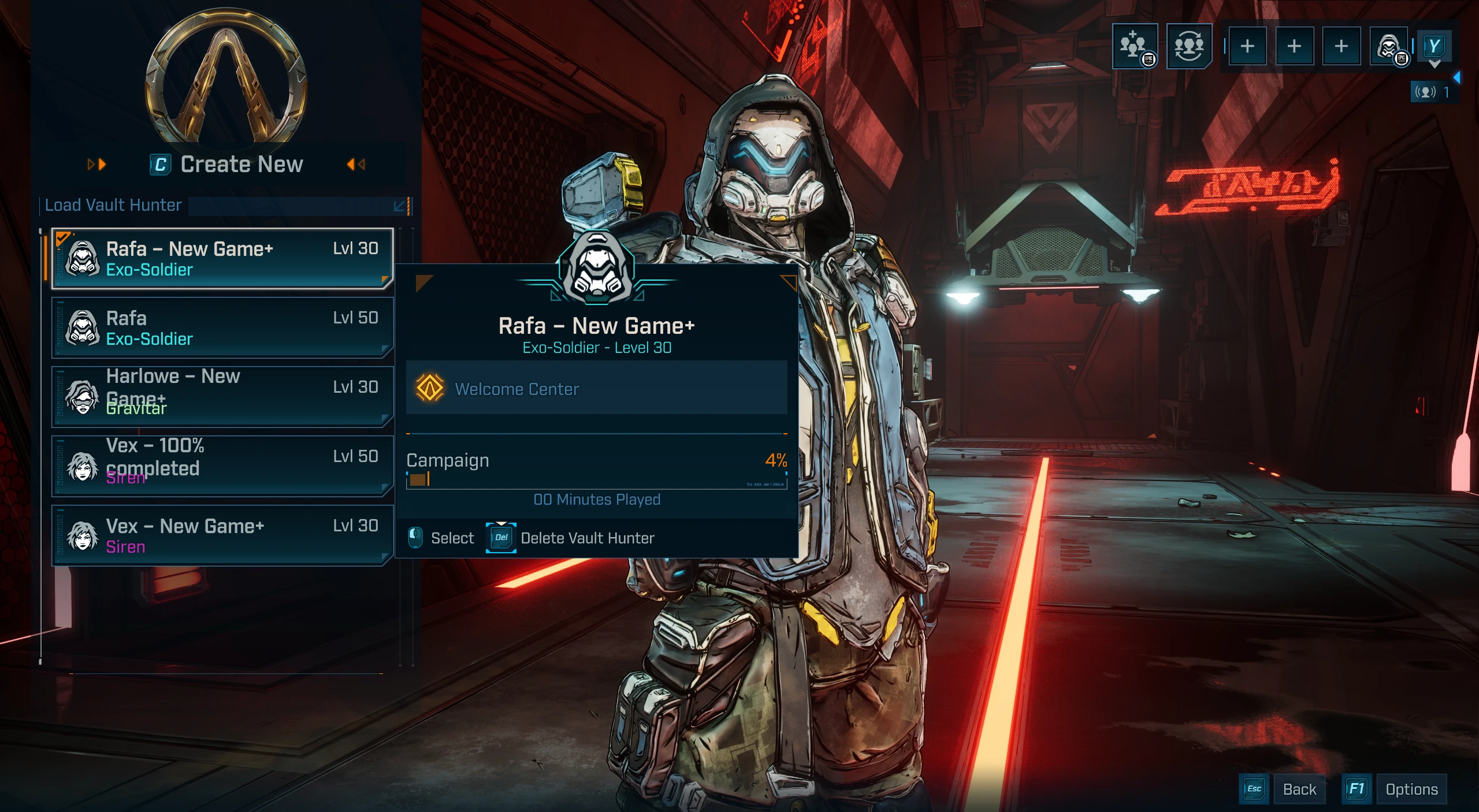Screen dimensions: 1479x812
Task: Collapse the Load Vault Hunter list header
Action: 400,206
